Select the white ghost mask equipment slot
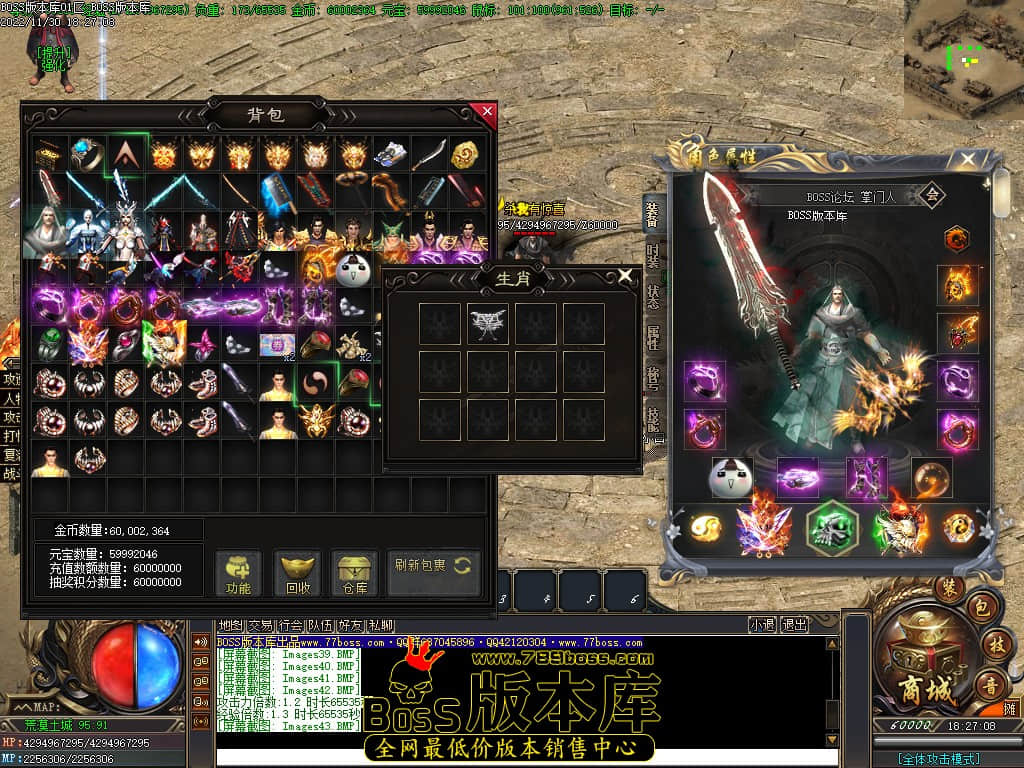Image resolution: width=1024 pixels, height=768 pixels. click(731, 478)
